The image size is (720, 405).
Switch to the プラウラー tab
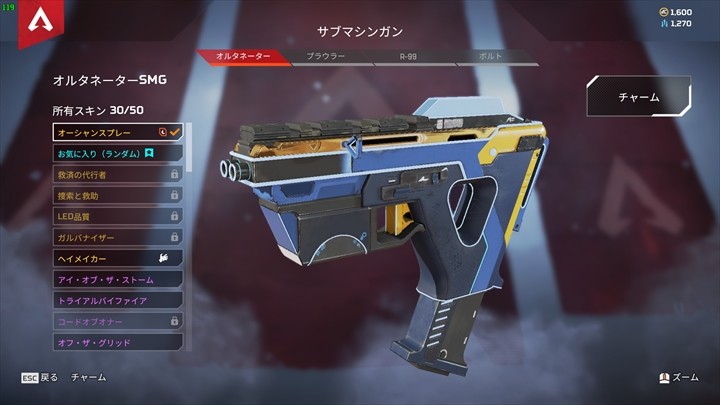pos(325,57)
